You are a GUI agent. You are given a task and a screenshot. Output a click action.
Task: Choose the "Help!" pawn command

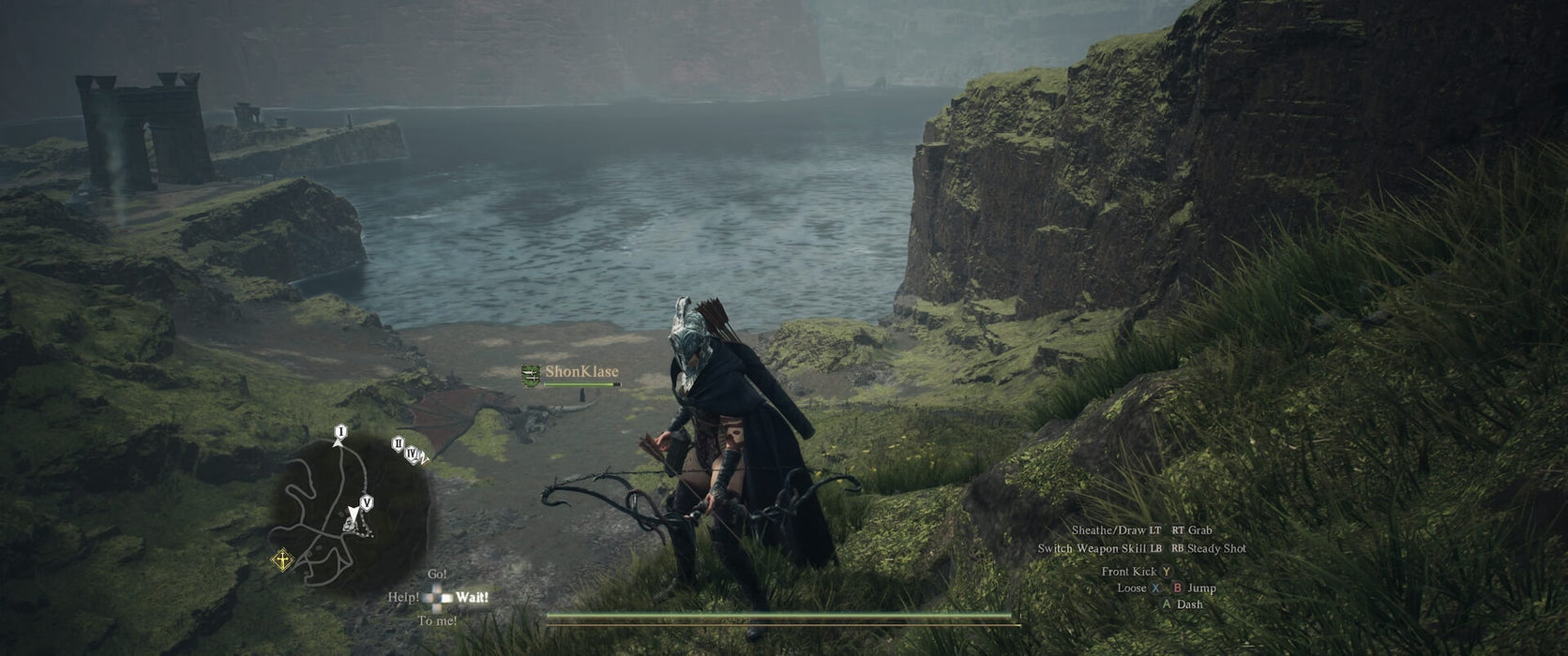pos(404,597)
